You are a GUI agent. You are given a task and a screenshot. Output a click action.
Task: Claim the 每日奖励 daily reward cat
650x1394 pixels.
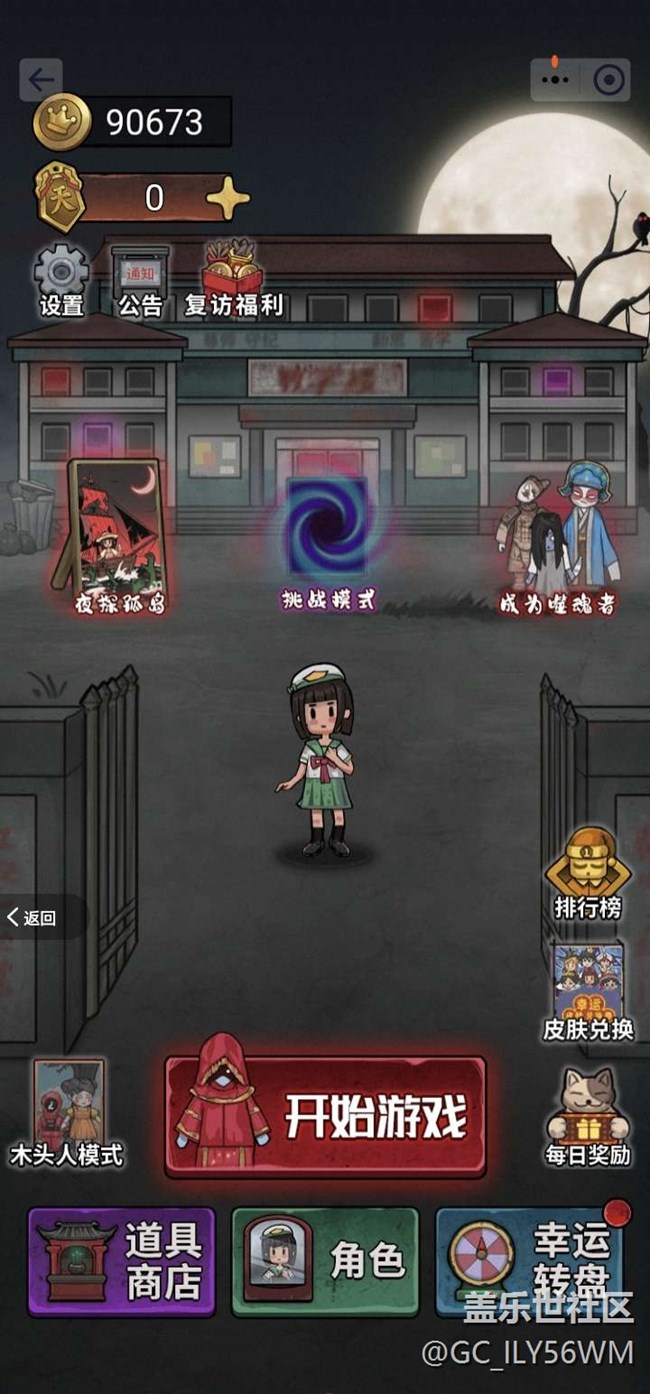[x=588, y=1115]
